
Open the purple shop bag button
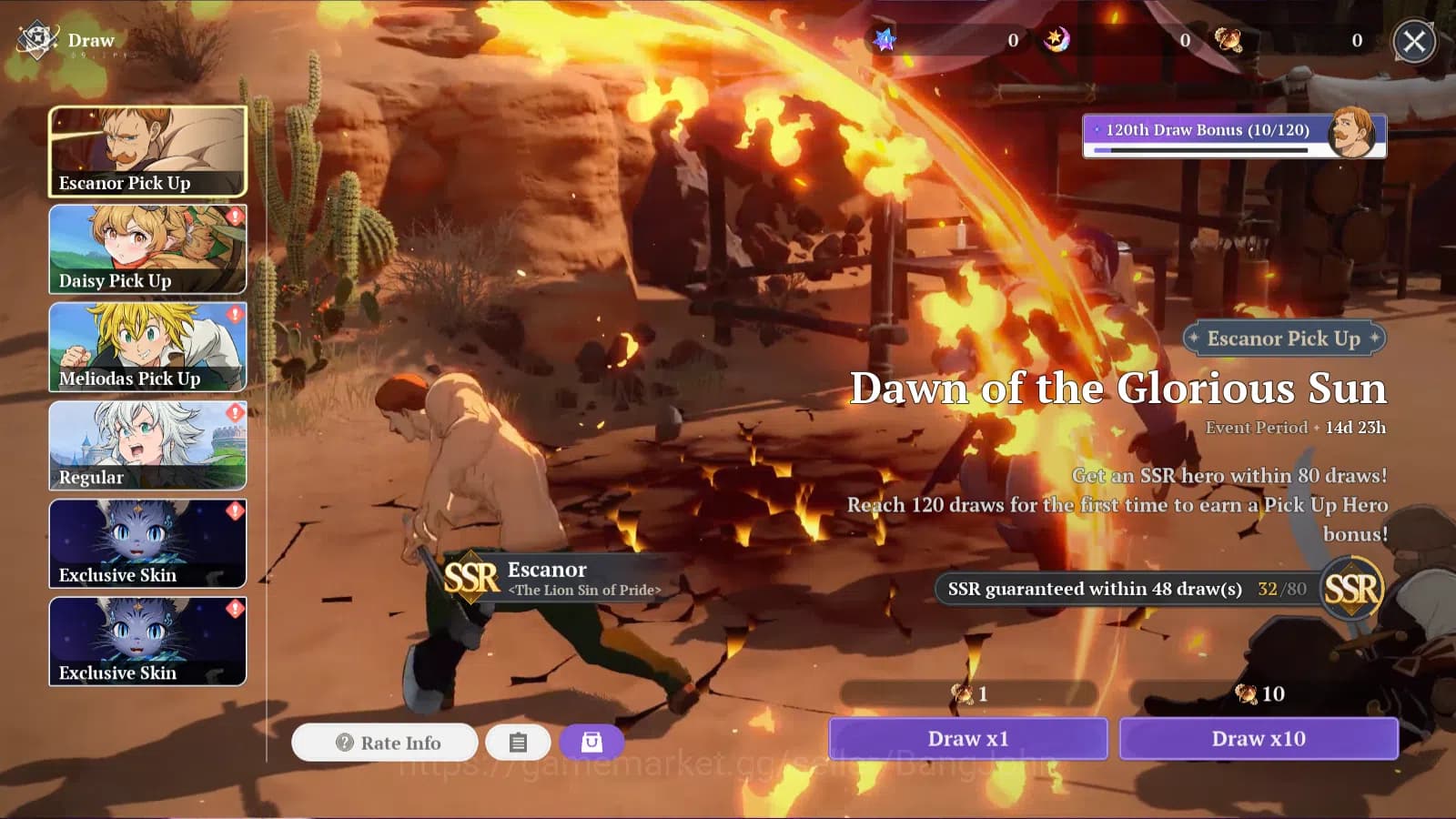[591, 743]
